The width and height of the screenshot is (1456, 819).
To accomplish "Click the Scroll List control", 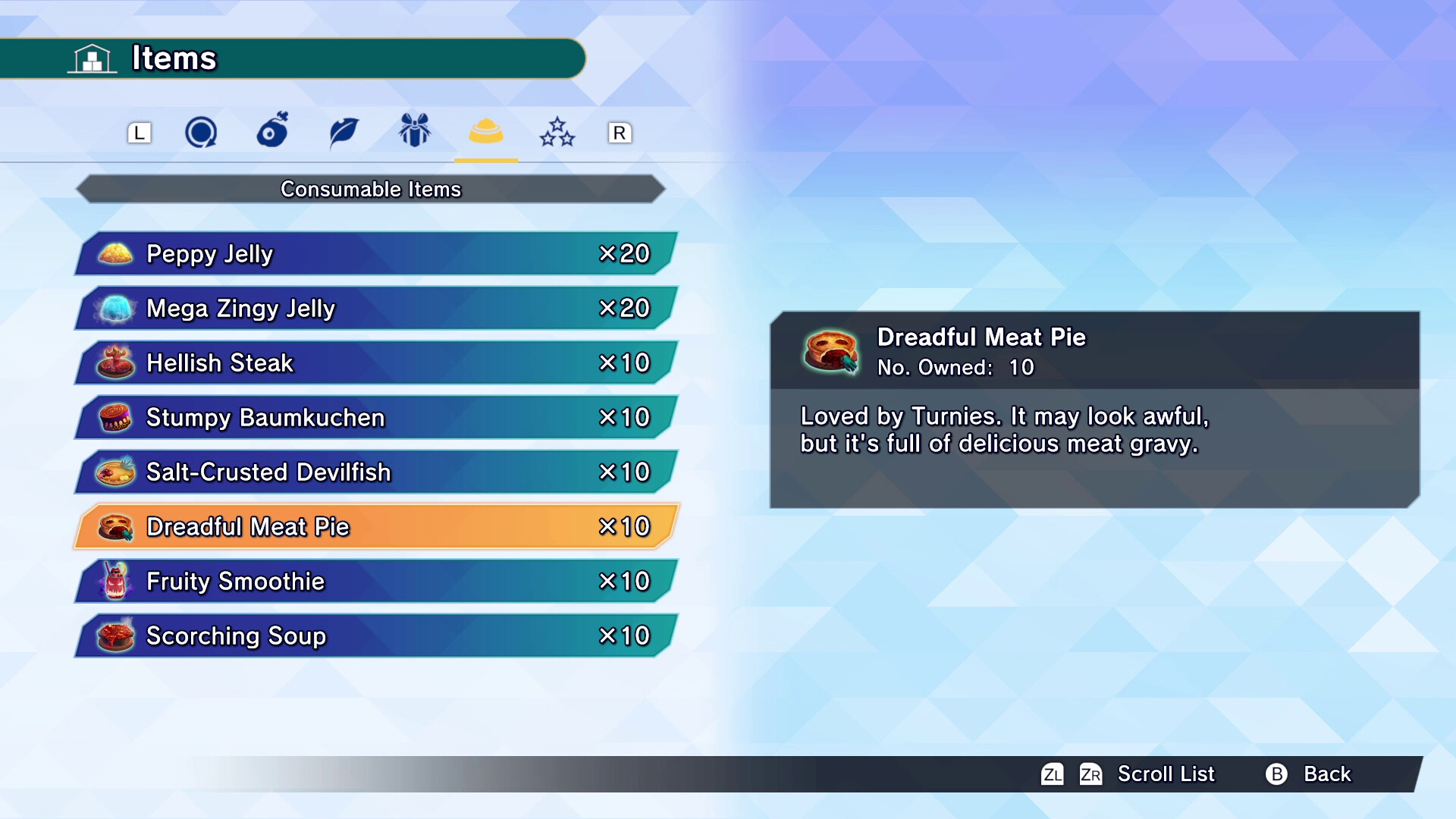I will [x=1166, y=774].
